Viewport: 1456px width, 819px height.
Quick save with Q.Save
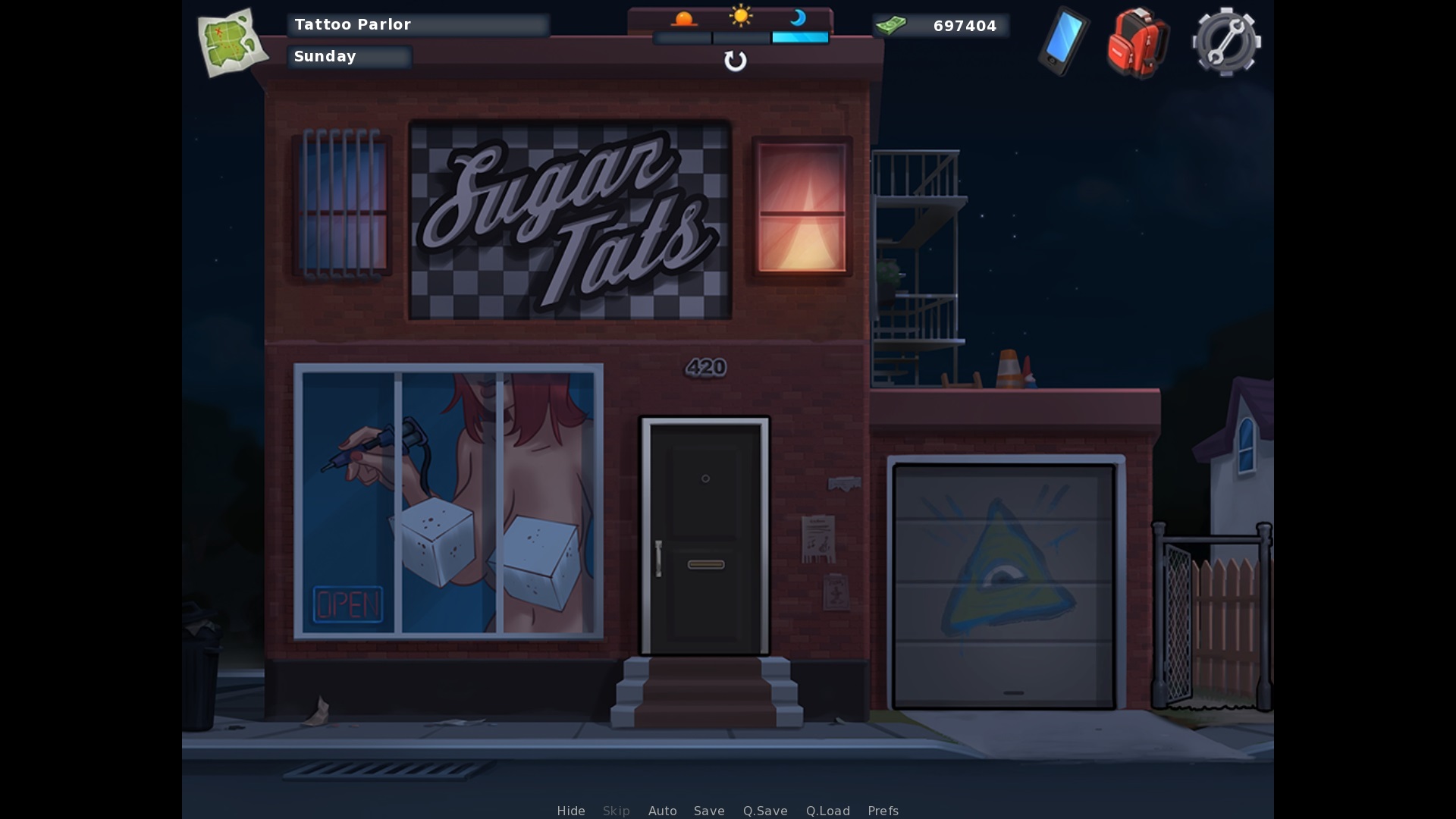[765, 811]
